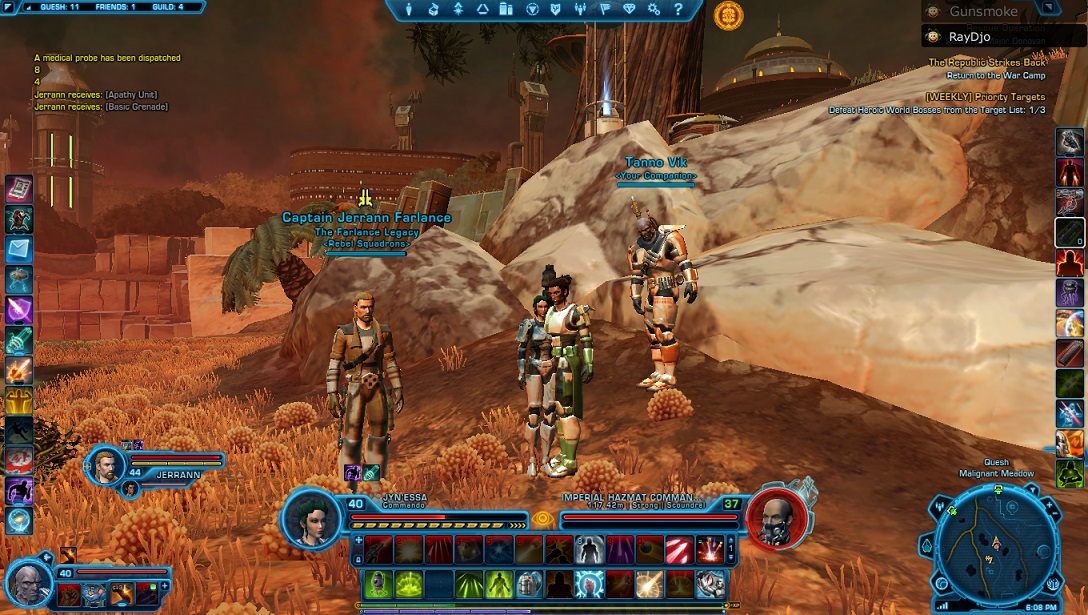Click the gold Cartel Coins emblem
Image resolution: width=1088 pixels, height=615 pixels.
728,14
